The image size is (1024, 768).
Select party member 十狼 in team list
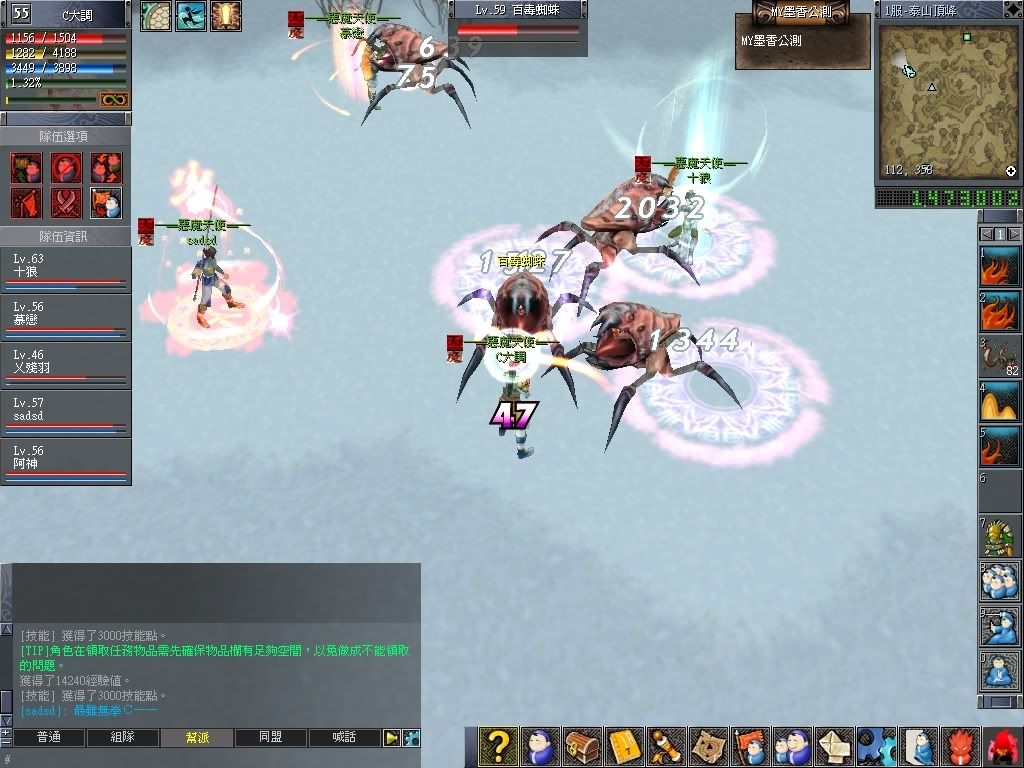(x=66, y=269)
